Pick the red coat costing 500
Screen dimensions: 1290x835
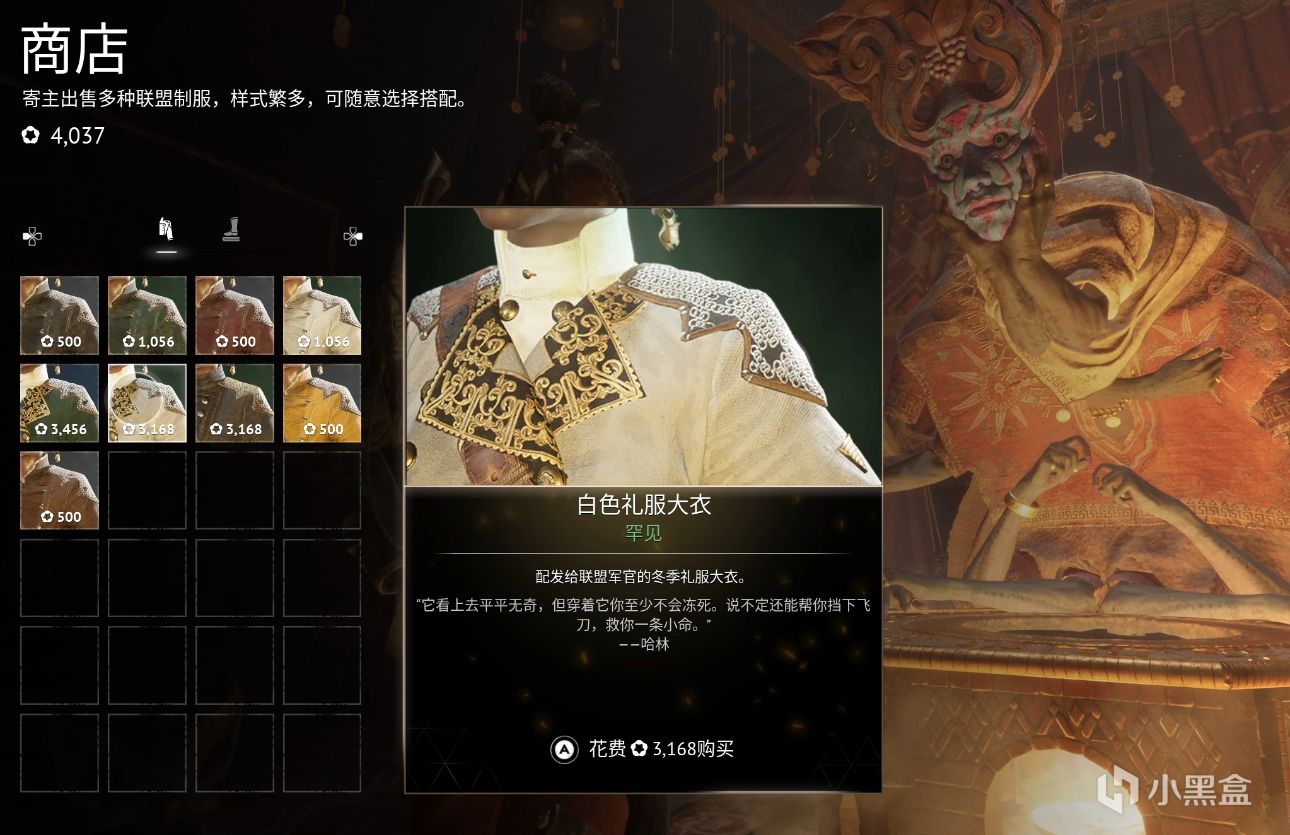pyautogui.click(x=234, y=315)
